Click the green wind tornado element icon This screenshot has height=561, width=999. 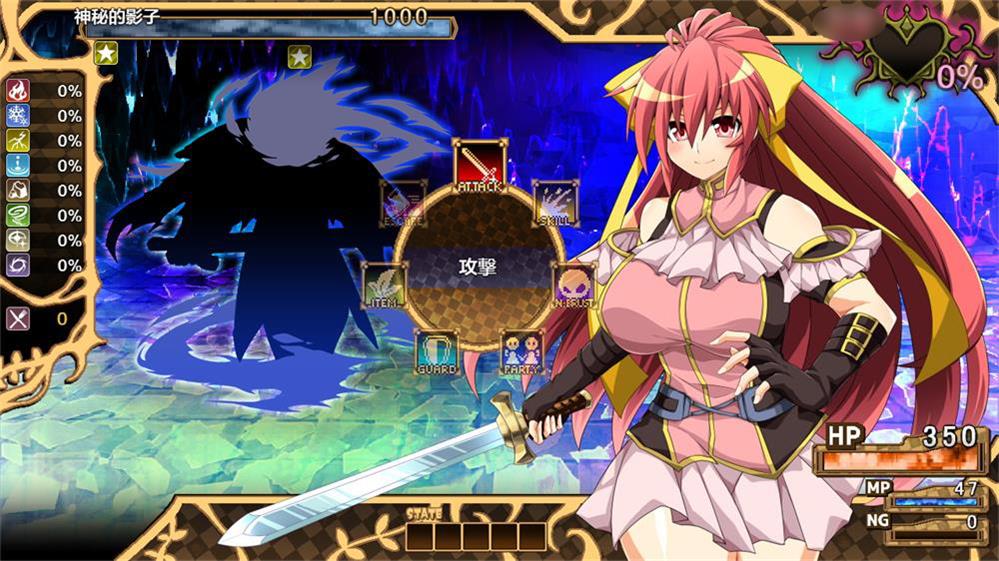tap(18, 215)
